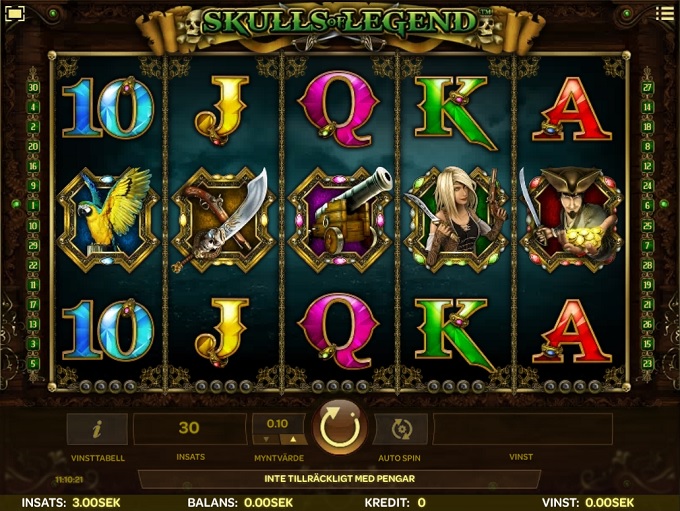This screenshot has width=680, height=511.
Task: Toggle fullscreen with the top-left screen icon
Action: click(14, 13)
